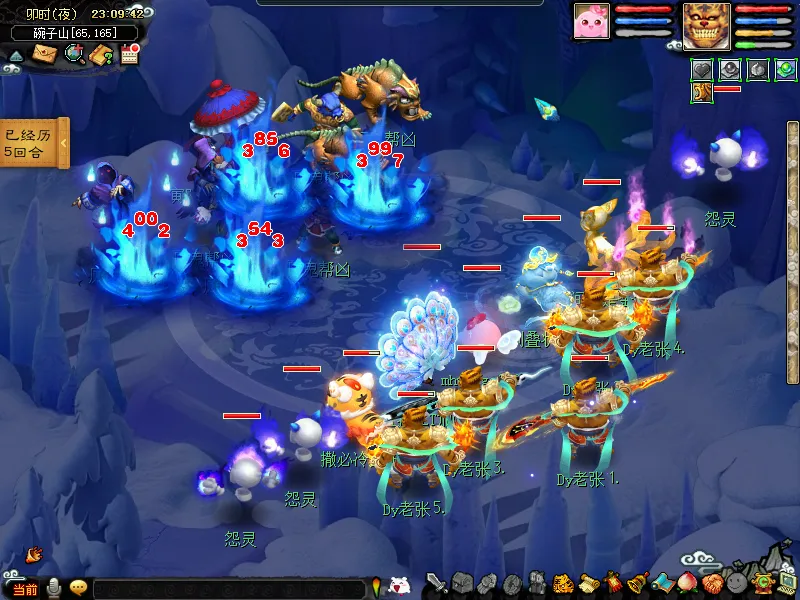Viewport: 800px width, 600px height.
Task: Open the mail envelope icon
Action: click(45, 54)
